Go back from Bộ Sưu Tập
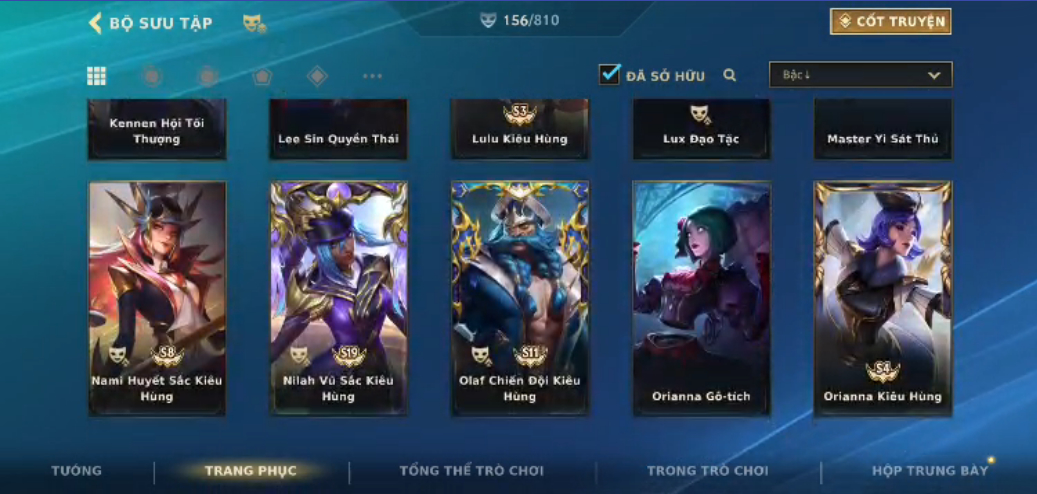This screenshot has height=494, width=1037. click(x=96, y=23)
